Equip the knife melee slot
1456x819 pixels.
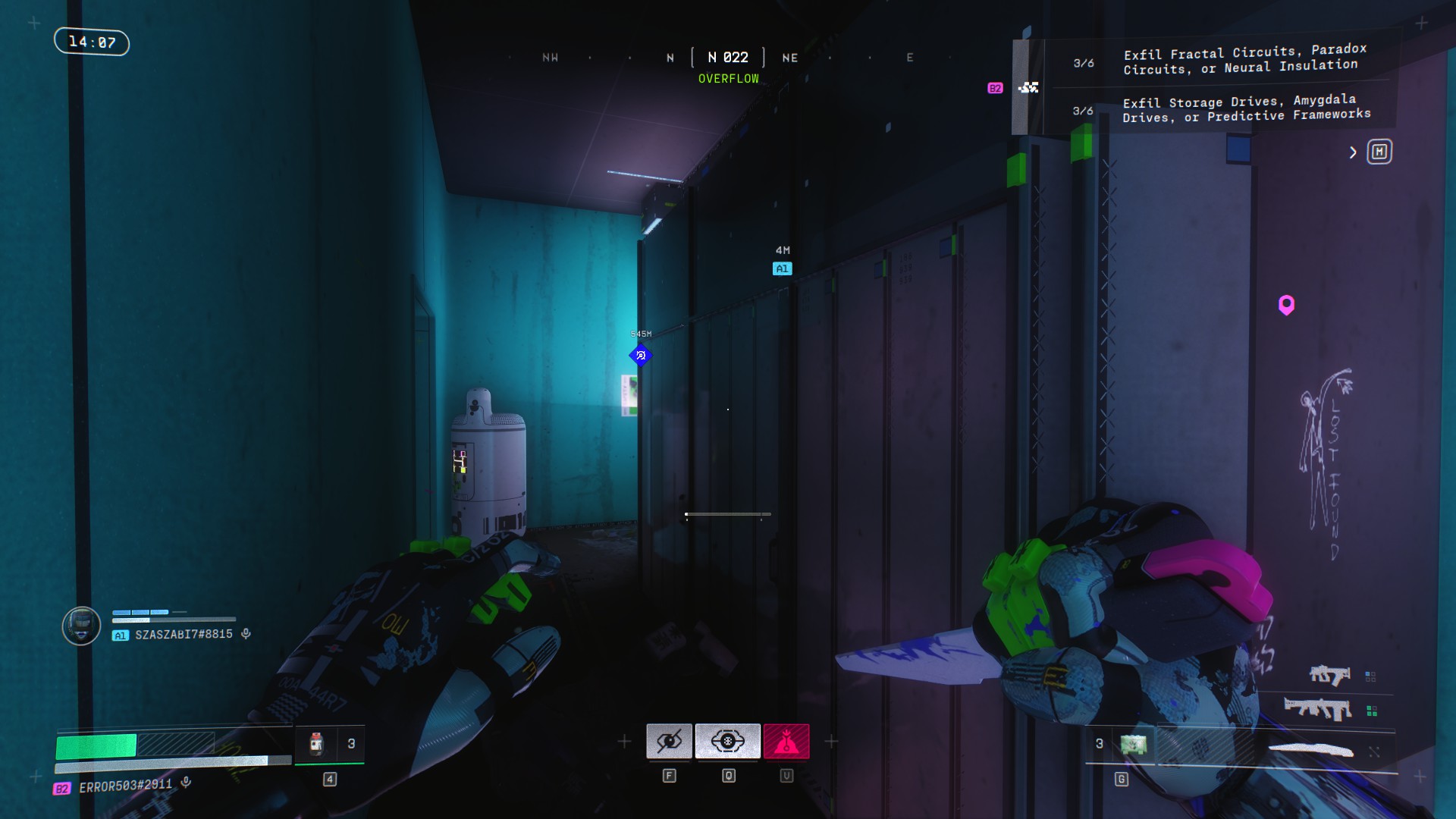pos(1311,750)
